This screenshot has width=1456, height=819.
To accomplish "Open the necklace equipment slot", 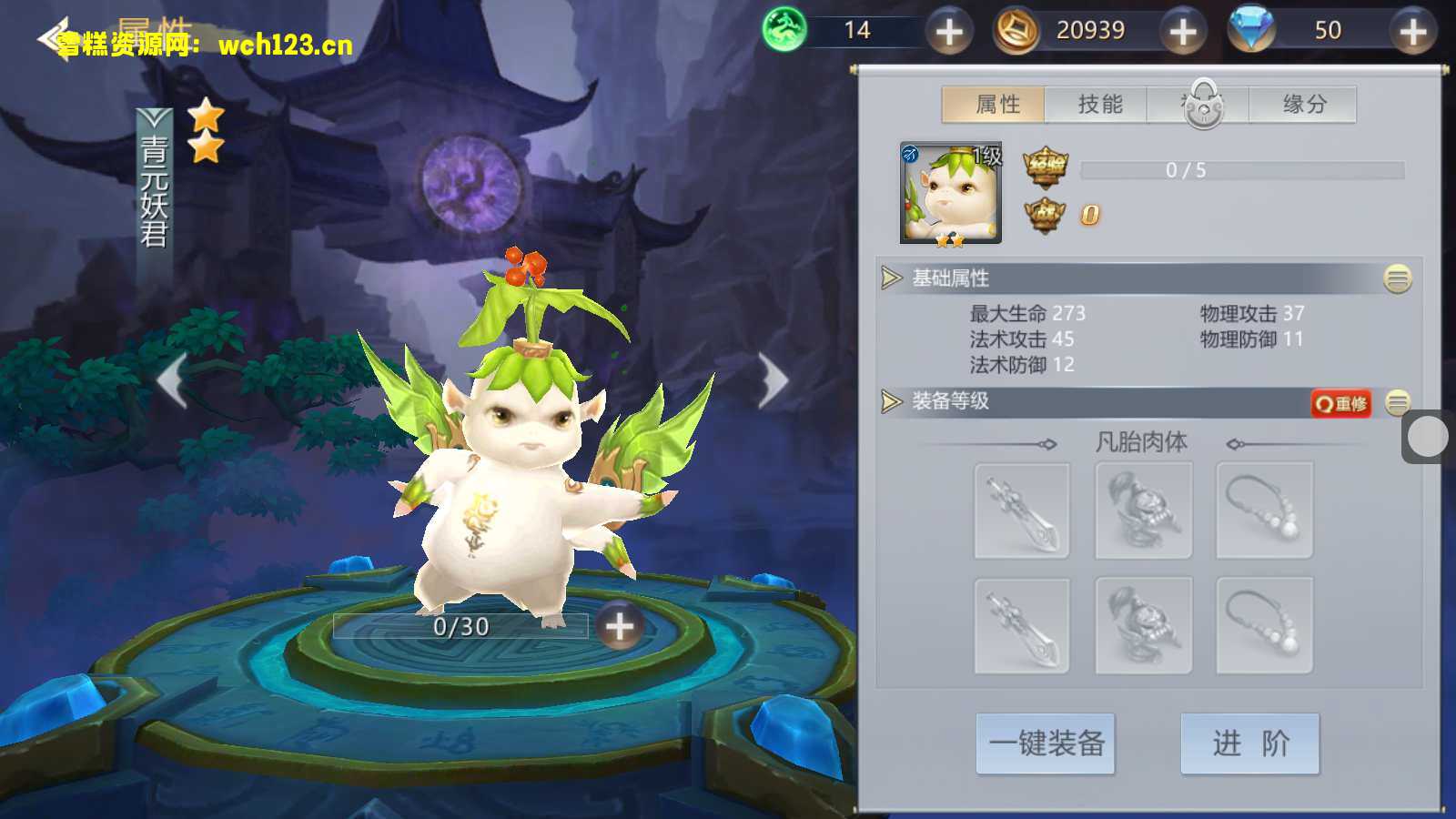I will point(1265,510).
